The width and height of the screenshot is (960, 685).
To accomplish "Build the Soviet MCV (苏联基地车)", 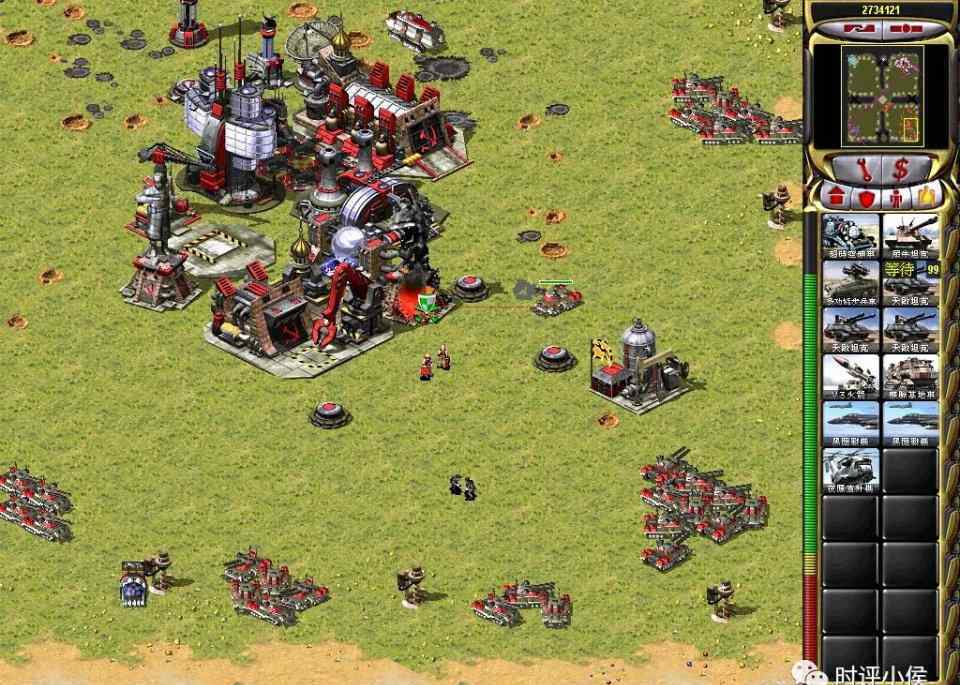I will pos(910,376).
